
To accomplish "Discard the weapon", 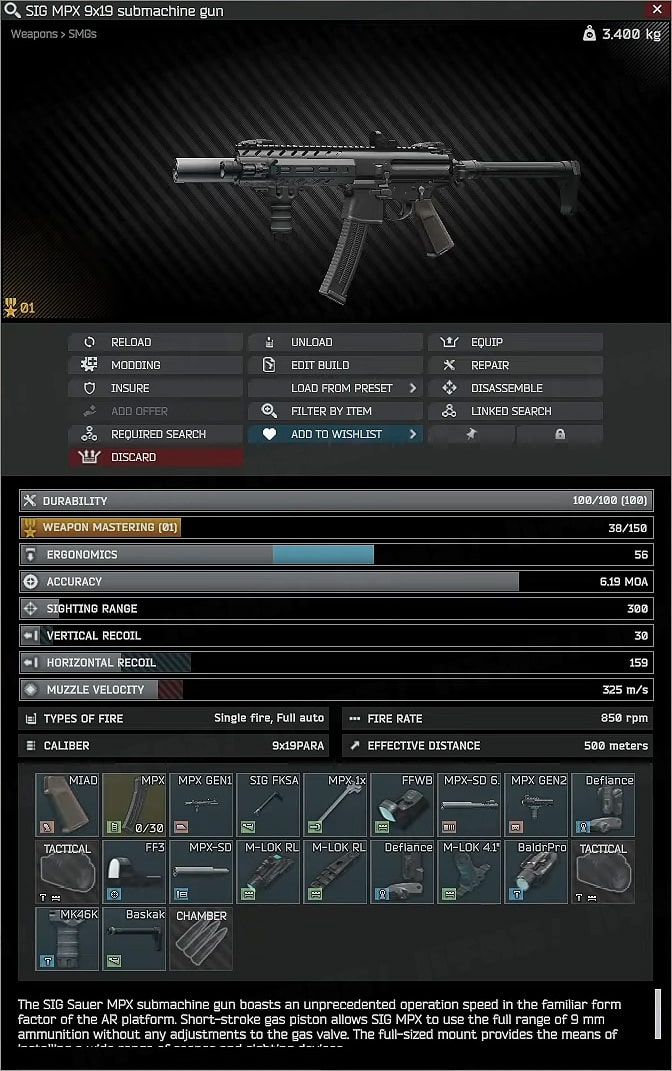I will coord(155,457).
